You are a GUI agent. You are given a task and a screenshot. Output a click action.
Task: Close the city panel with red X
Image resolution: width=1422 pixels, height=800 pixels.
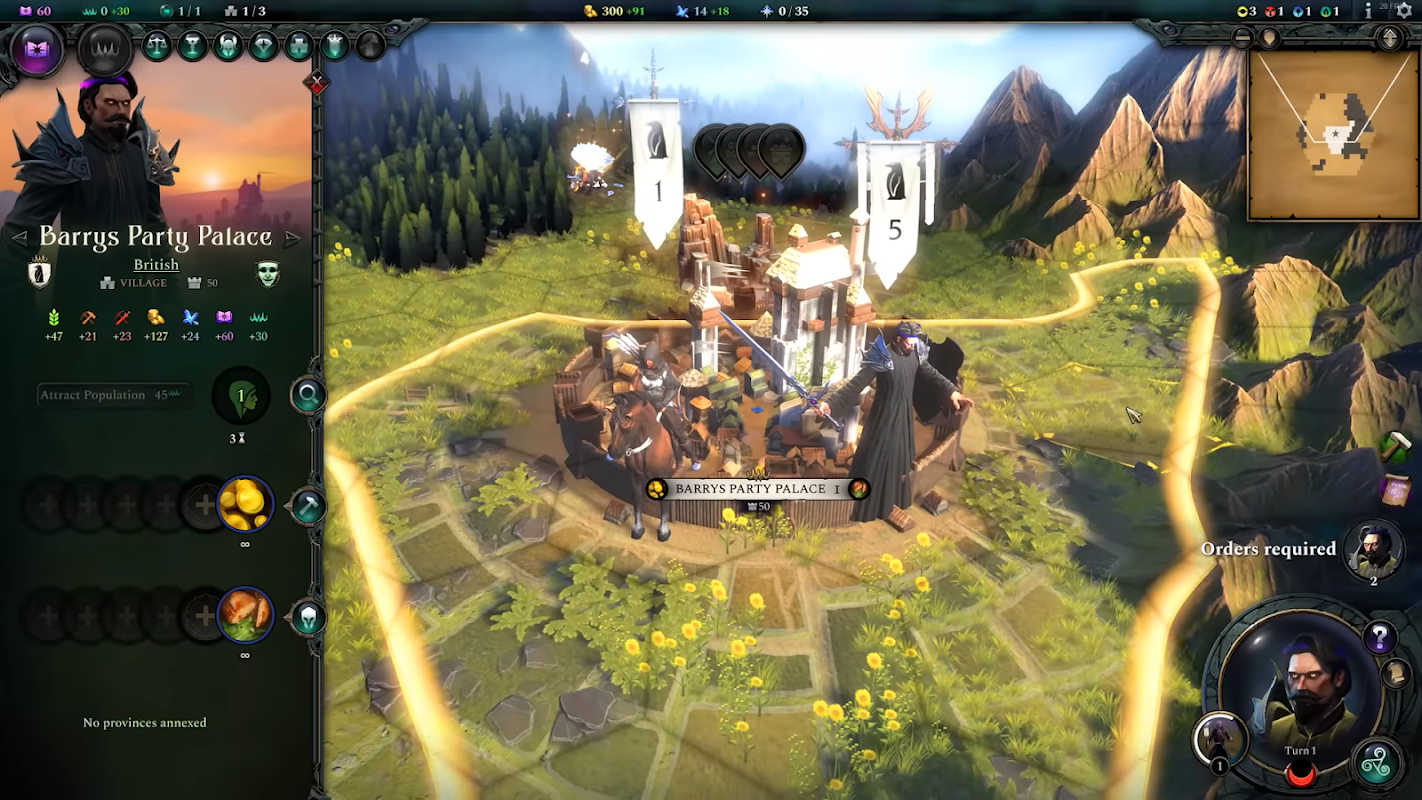coord(317,84)
